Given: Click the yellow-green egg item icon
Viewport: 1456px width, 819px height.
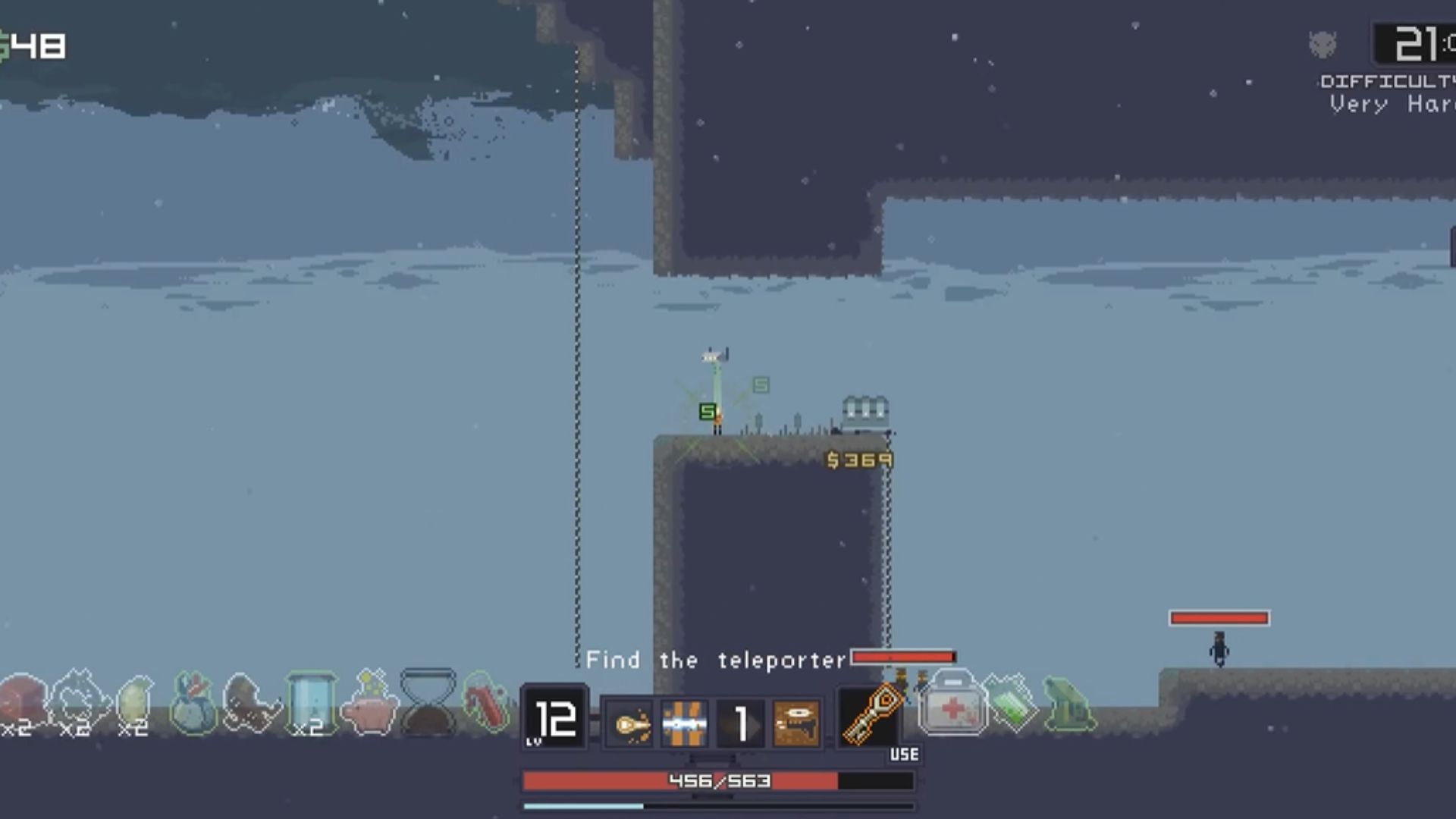Looking at the screenshot, I should tap(135, 703).
